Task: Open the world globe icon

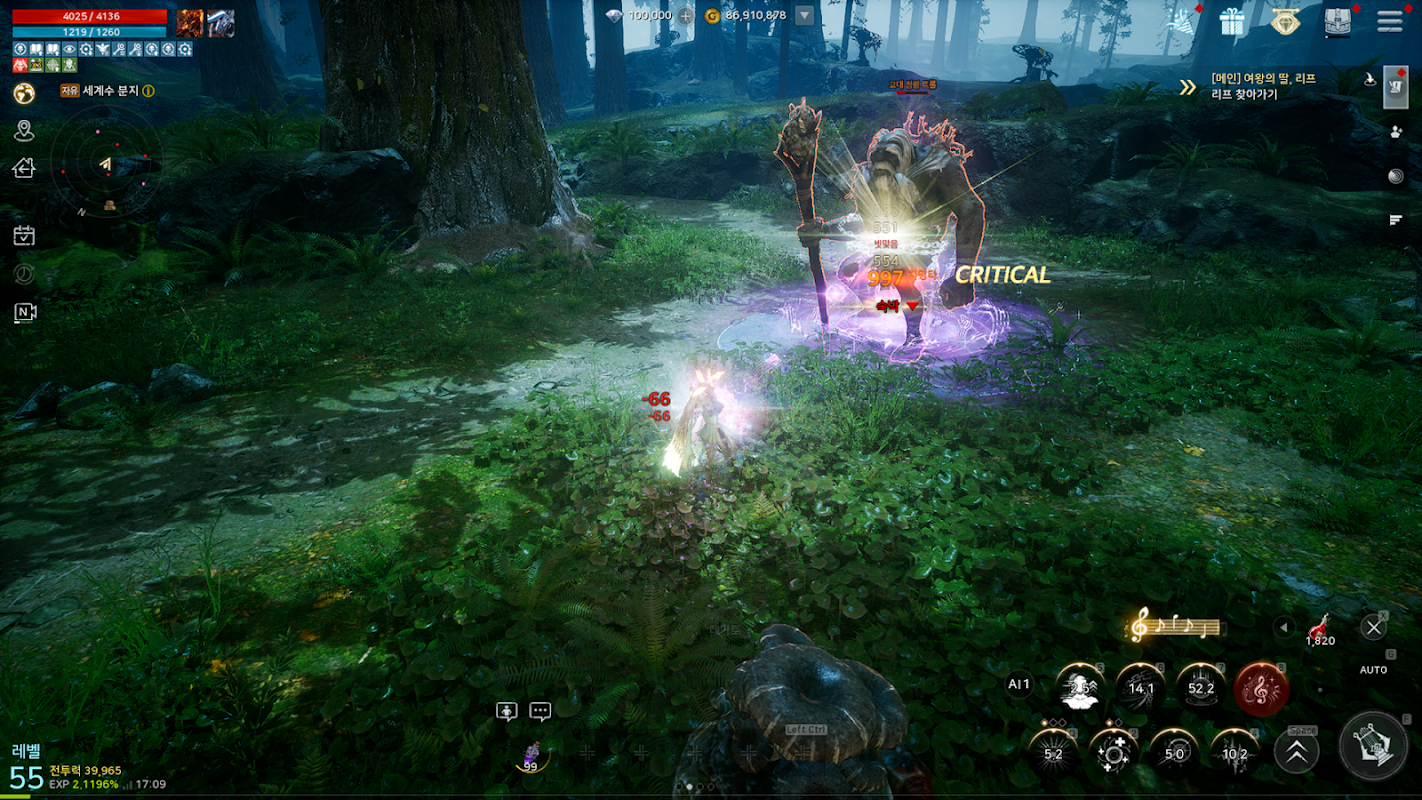Action: point(24,93)
